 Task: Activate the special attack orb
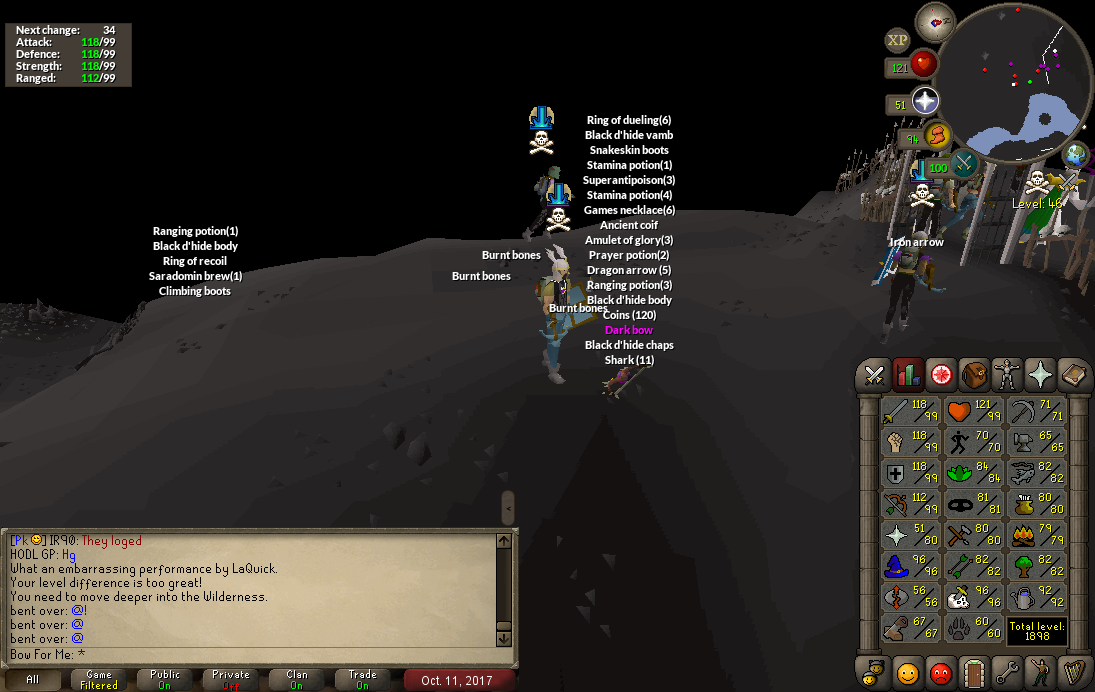tap(964, 165)
